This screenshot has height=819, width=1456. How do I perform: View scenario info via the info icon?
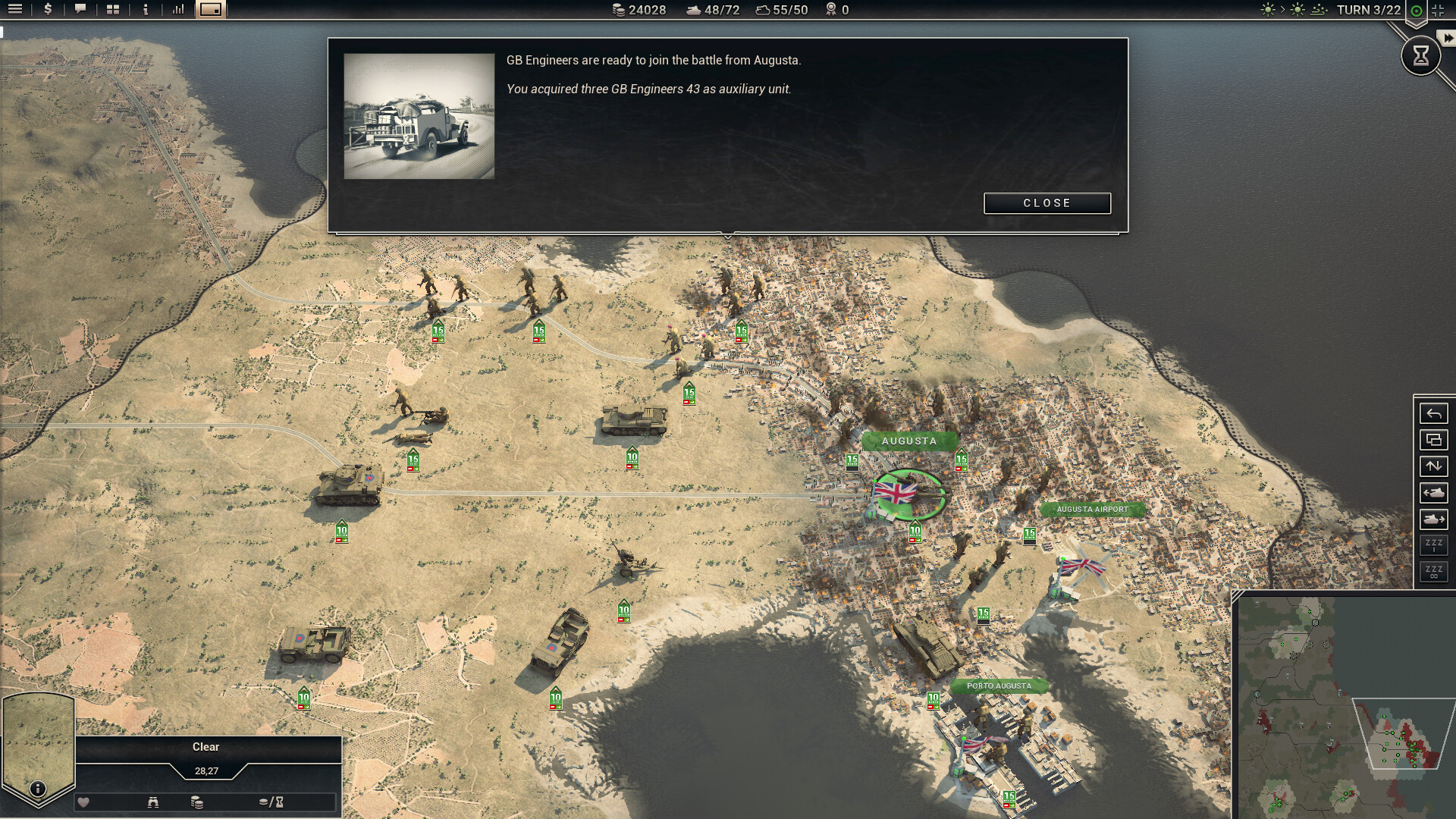pos(145,10)
